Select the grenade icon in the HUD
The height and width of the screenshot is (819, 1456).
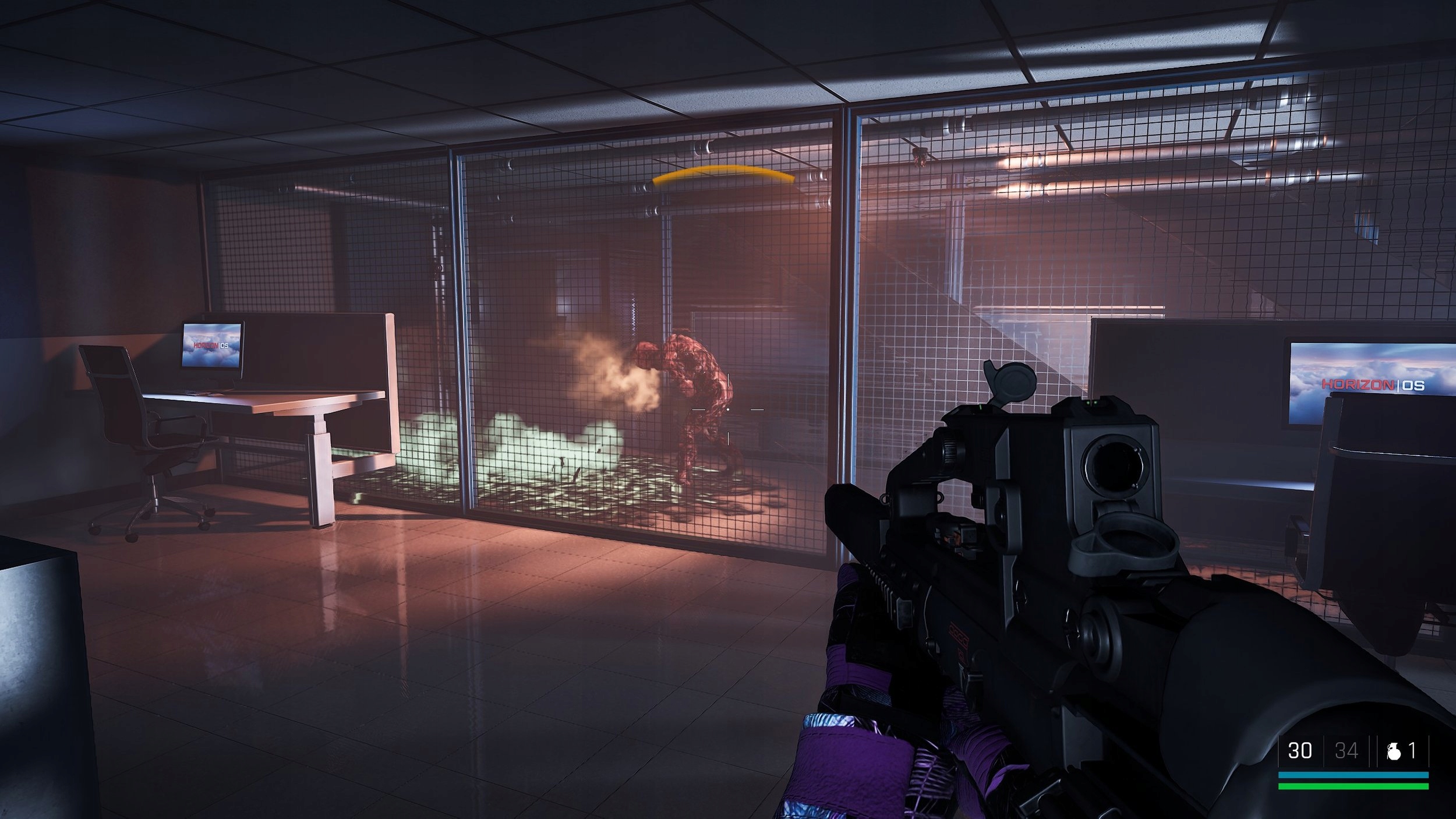click(x=1393, y=752)
